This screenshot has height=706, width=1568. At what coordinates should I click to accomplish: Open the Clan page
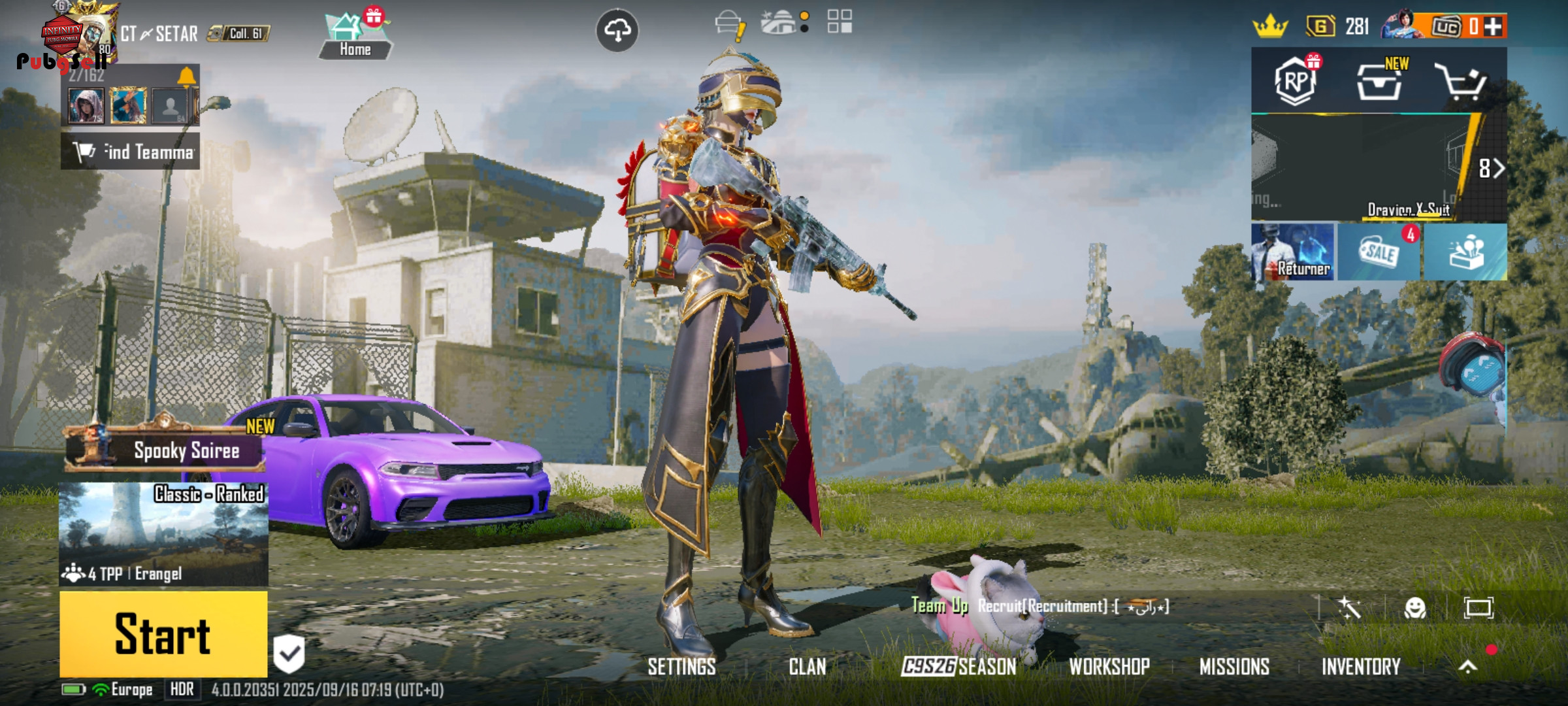[x=807, y=667]
